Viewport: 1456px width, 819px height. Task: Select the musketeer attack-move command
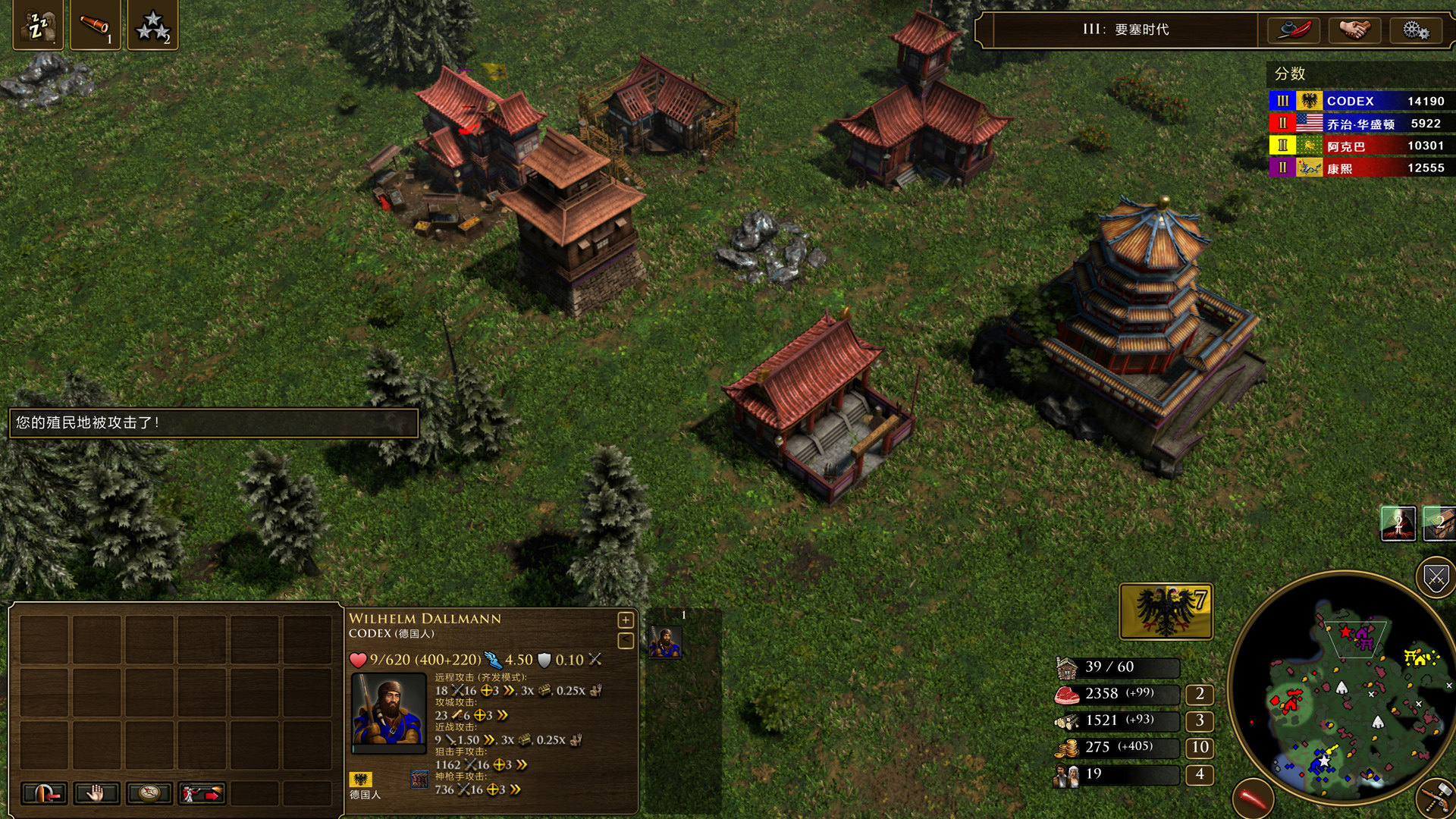point(202,793)
